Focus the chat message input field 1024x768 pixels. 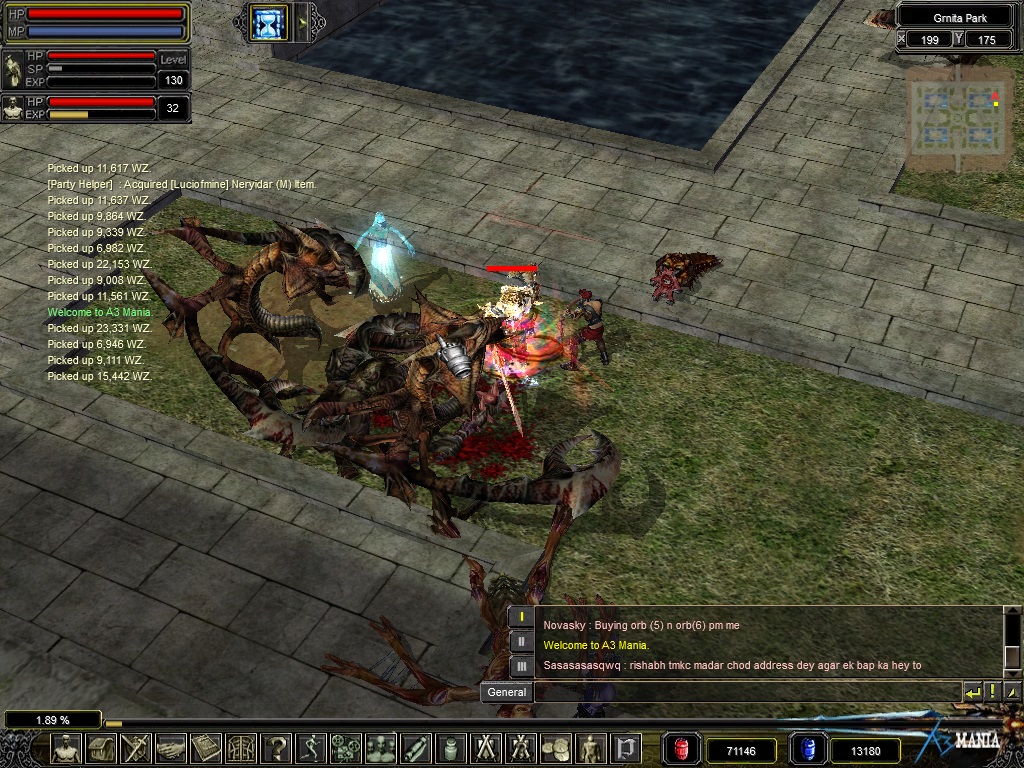coord(746,692)
